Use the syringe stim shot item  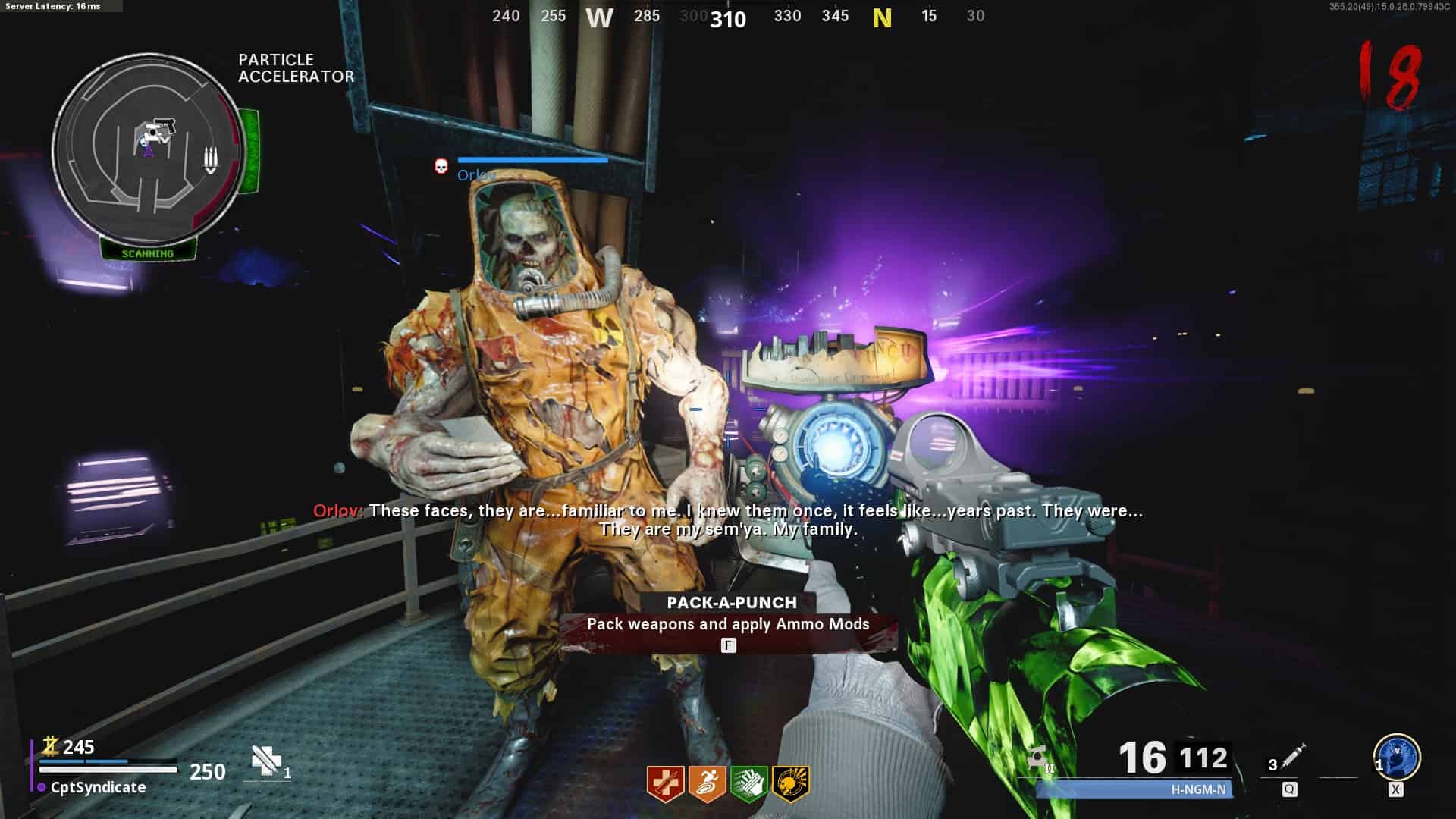pyautogui.click(x=1291, y=758)
